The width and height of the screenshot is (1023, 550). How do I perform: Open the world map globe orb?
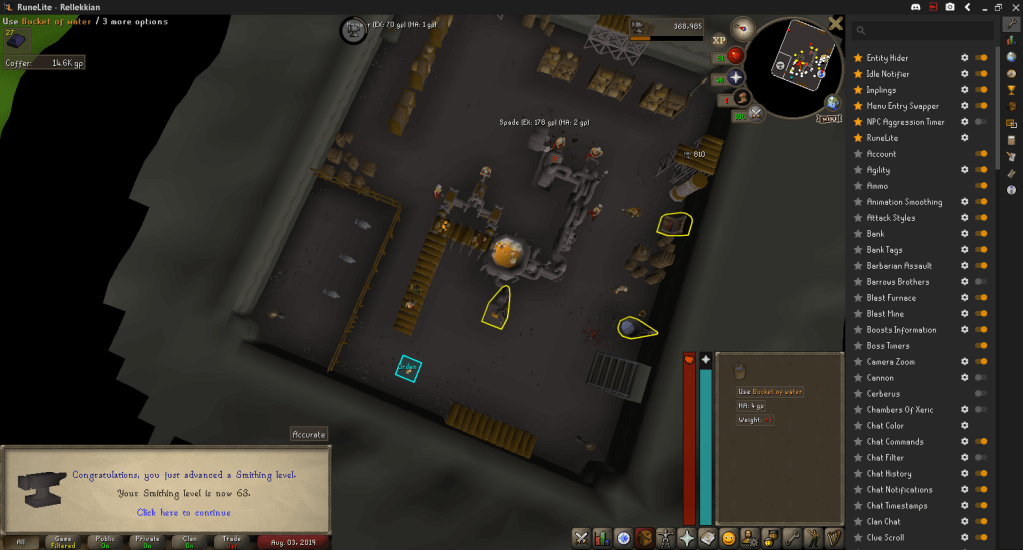coord(832,102)
